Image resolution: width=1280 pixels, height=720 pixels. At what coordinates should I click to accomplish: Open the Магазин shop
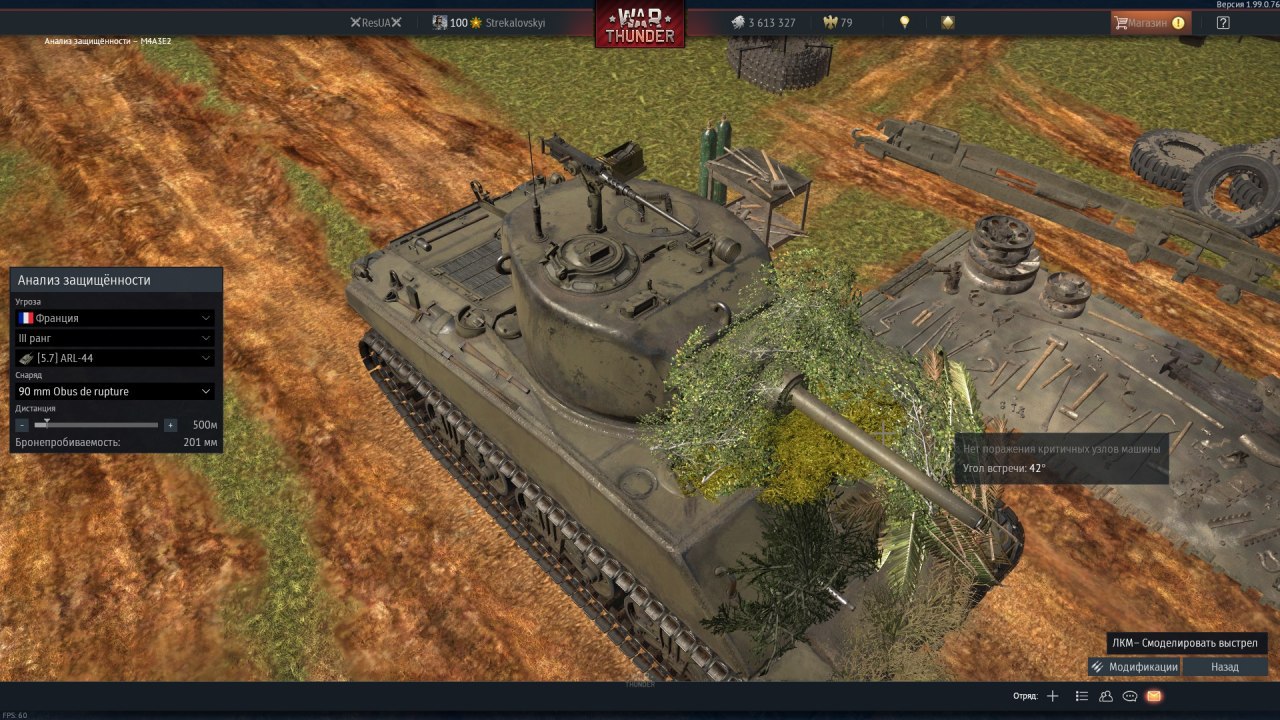1150,22
